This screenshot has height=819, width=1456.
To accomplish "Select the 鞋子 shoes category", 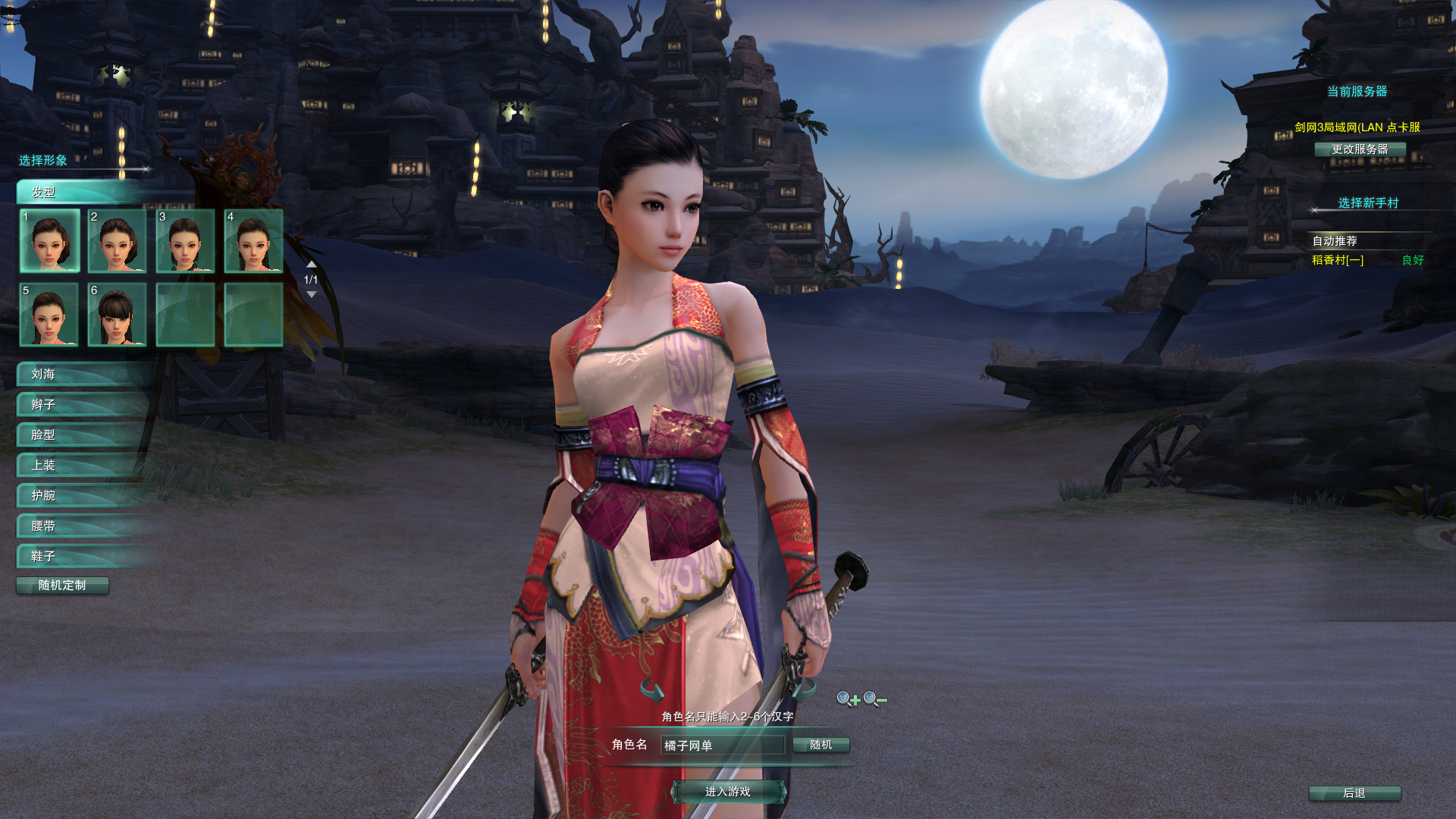I will click(x=83, y=557).
